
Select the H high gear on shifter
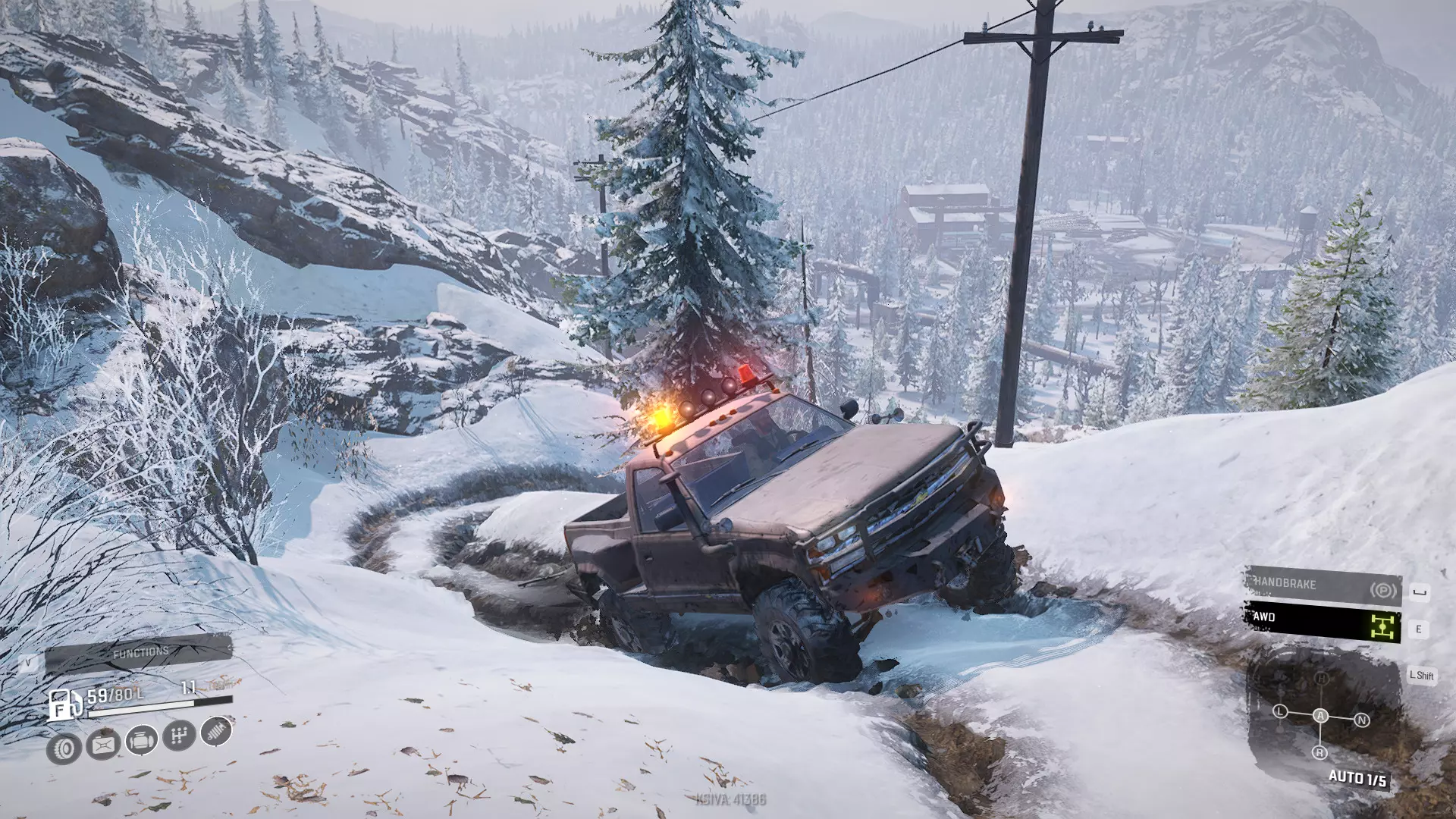point(1322,679)
